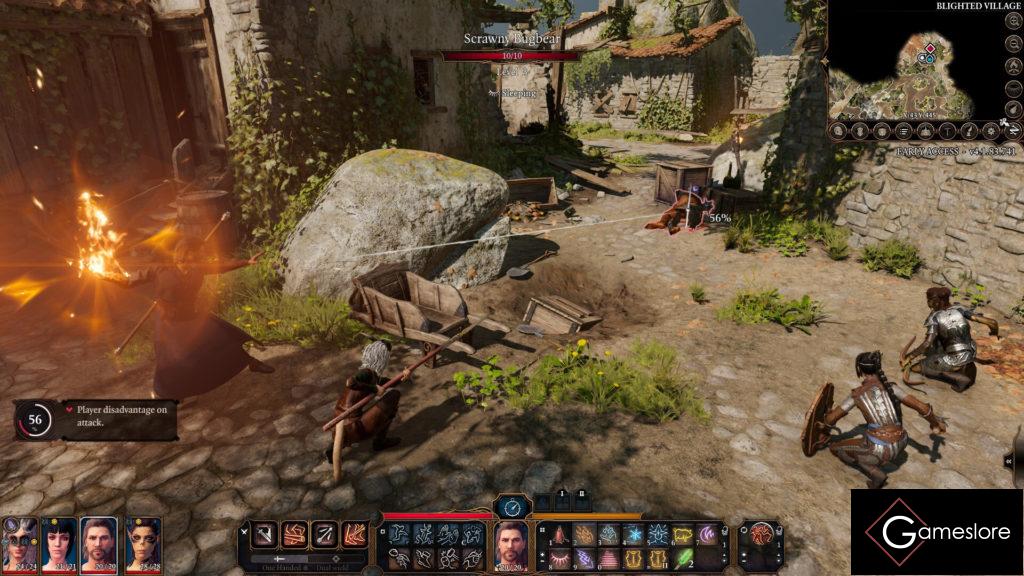
Task: Click the purple lightning spell in slot 9
Action: (x=584, y=558)
